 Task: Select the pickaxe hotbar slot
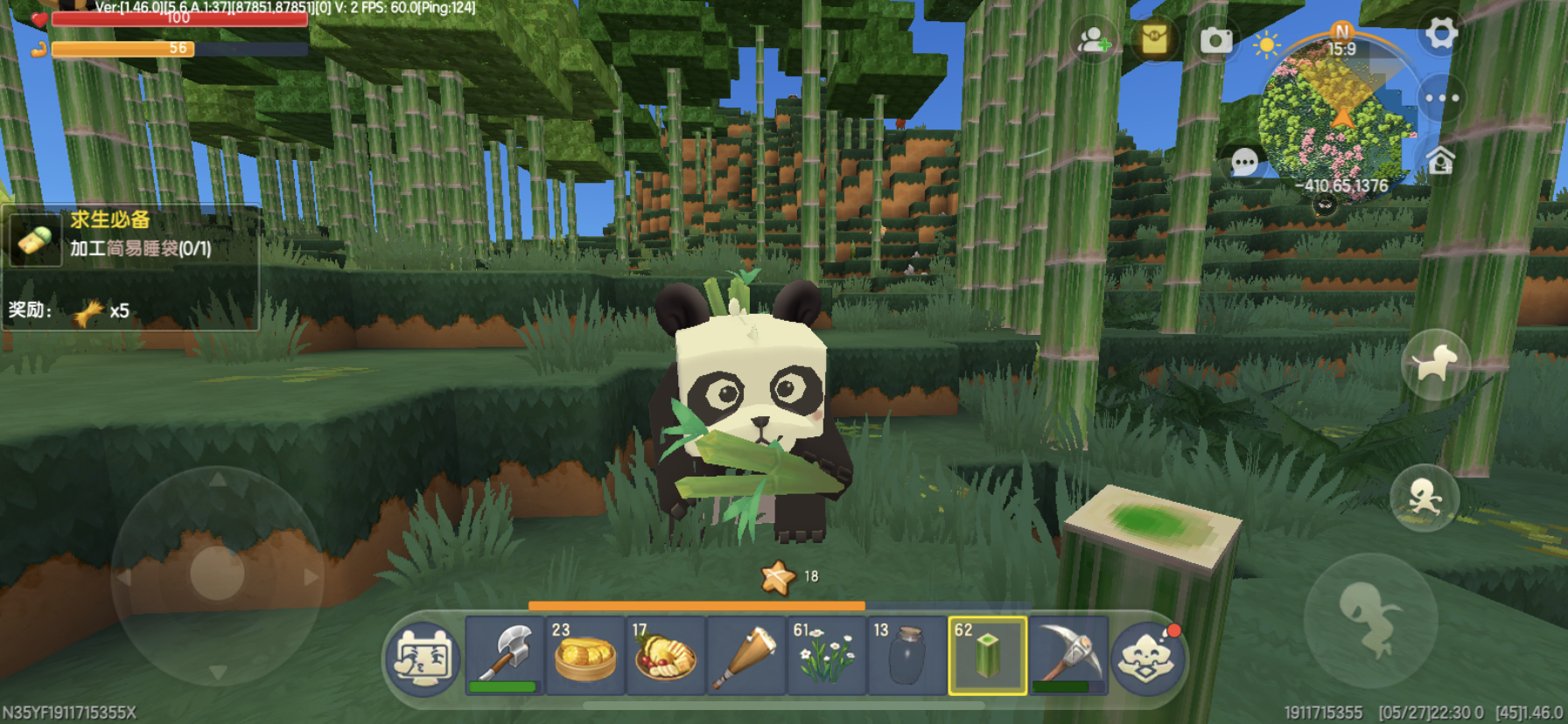pyautogui.click(x=1067, y=656)
